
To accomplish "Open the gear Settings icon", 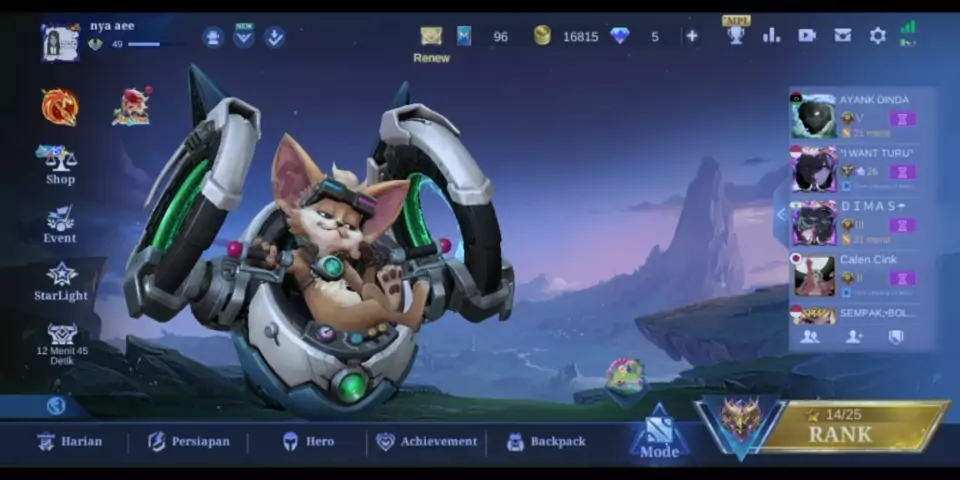I will 877,36.
